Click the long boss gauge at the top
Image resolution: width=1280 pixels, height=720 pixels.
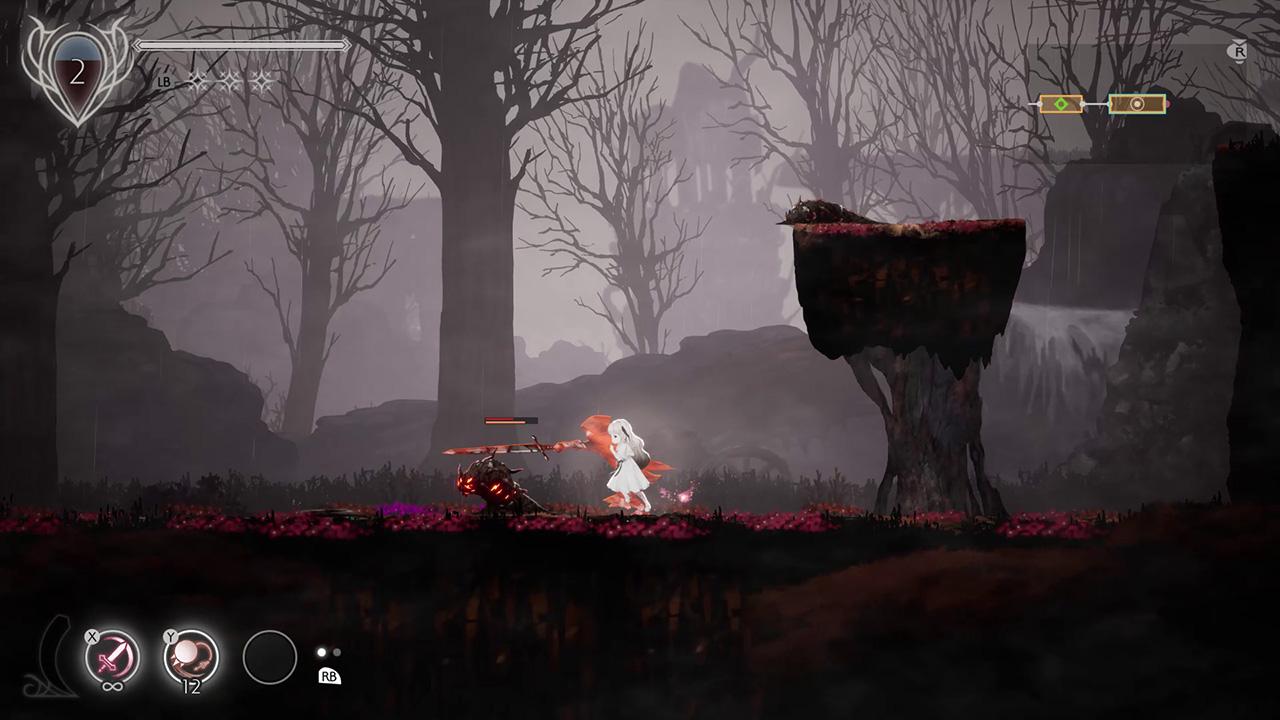pos(242,45)
